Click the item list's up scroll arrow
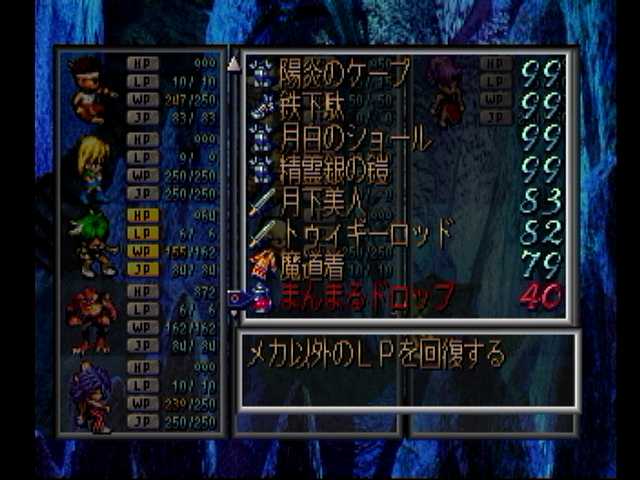The width and height of the screenshot is (640, 480). (x=234, y=64)
